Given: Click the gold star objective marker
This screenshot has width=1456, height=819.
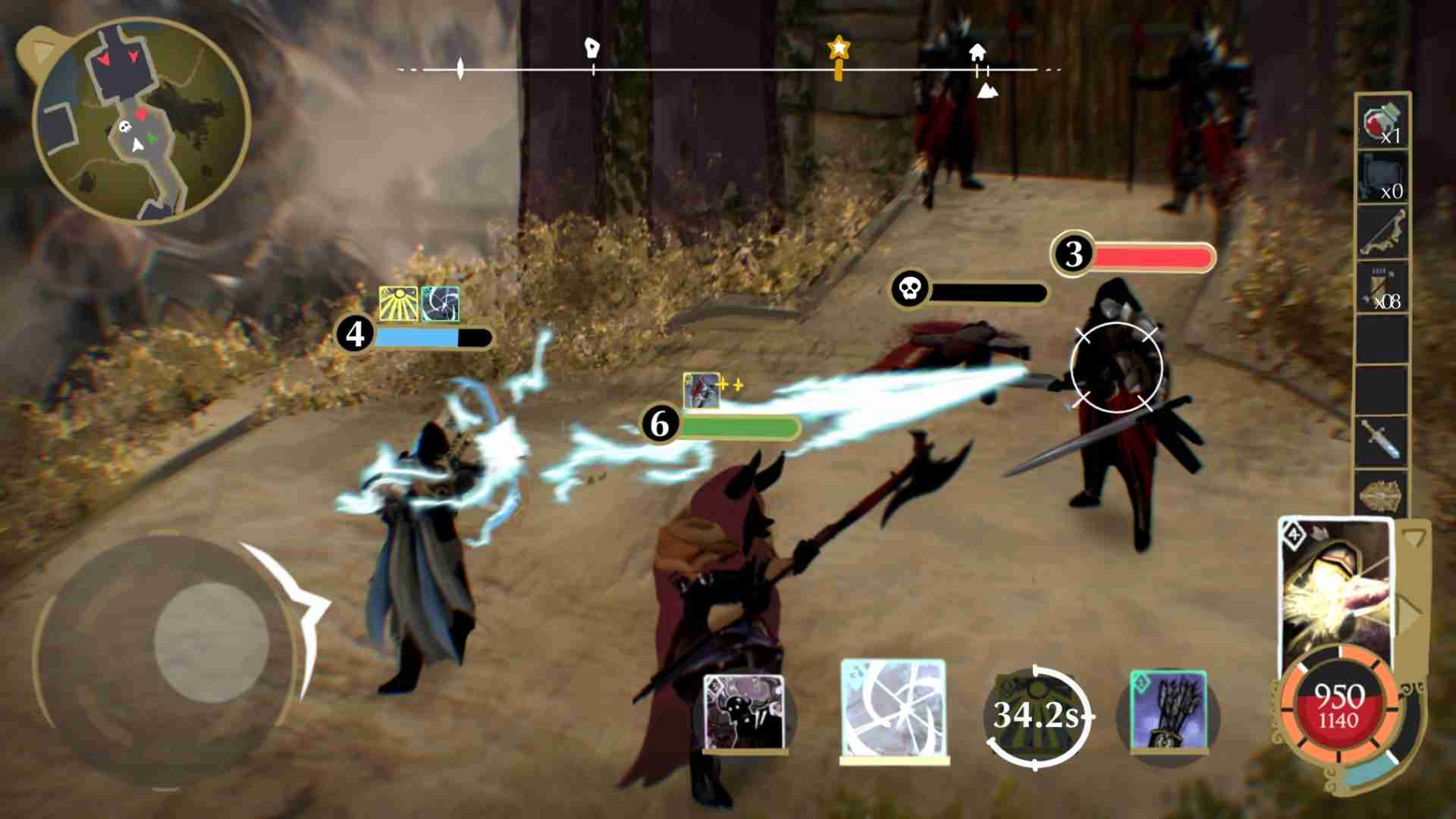Looking at the screenshot, I should coord(838,52).
